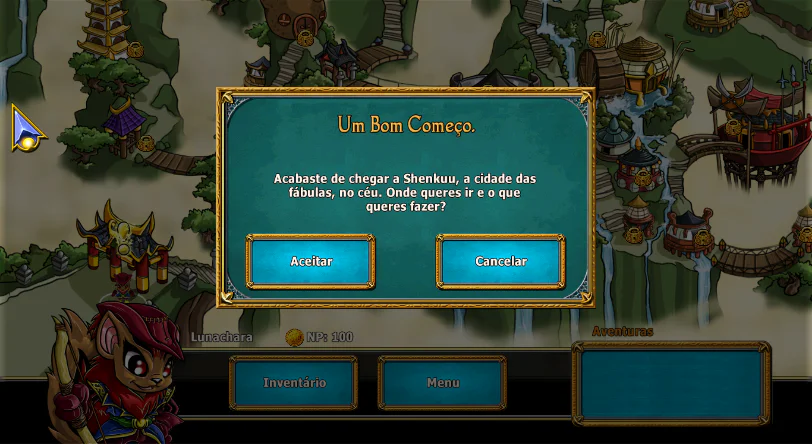Accept the quest with Aceitar
812x444 pixels.
pos(311,262)
